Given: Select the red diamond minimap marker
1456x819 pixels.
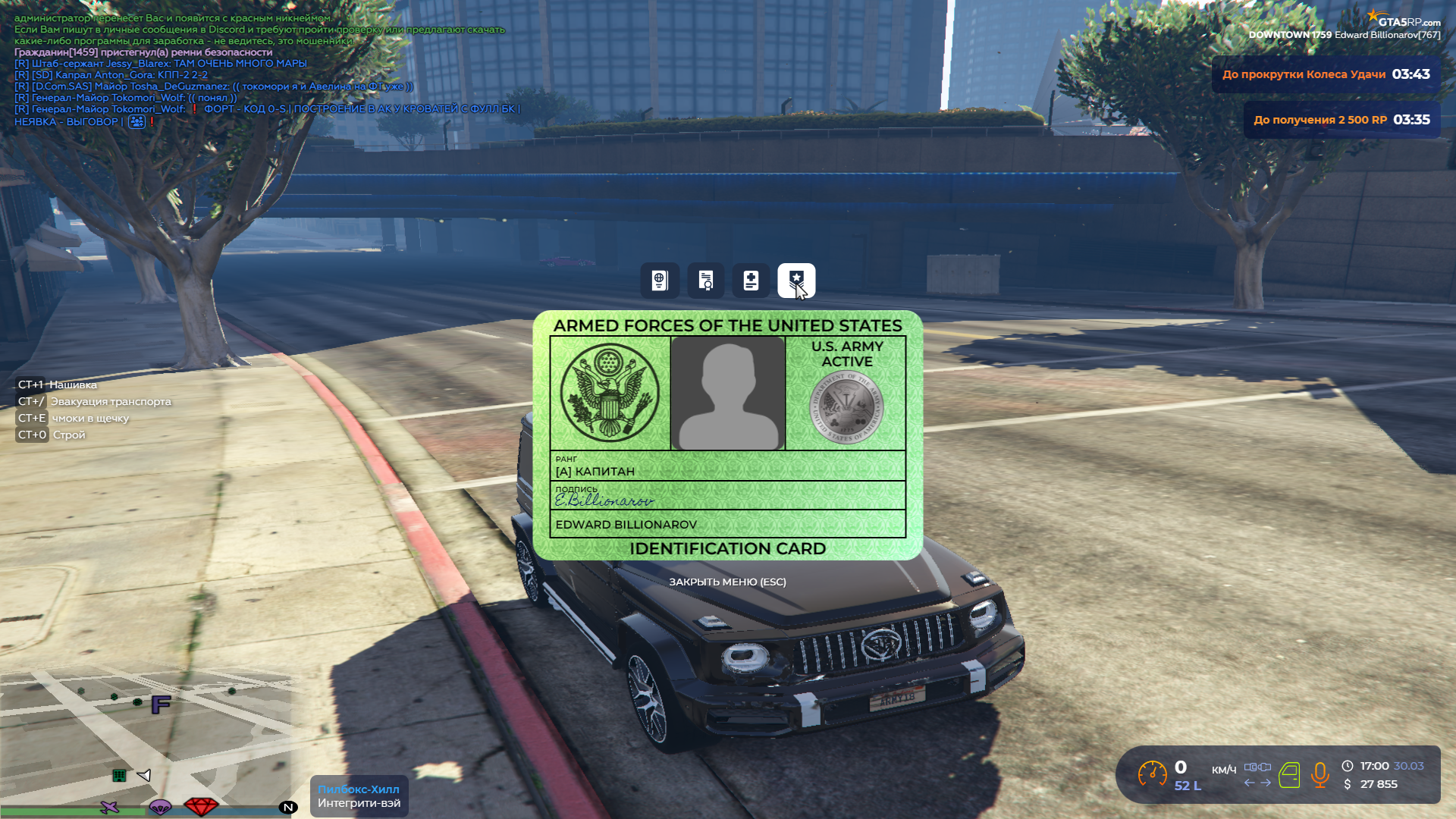Looking at the screenshot, I should pos(201,806).
